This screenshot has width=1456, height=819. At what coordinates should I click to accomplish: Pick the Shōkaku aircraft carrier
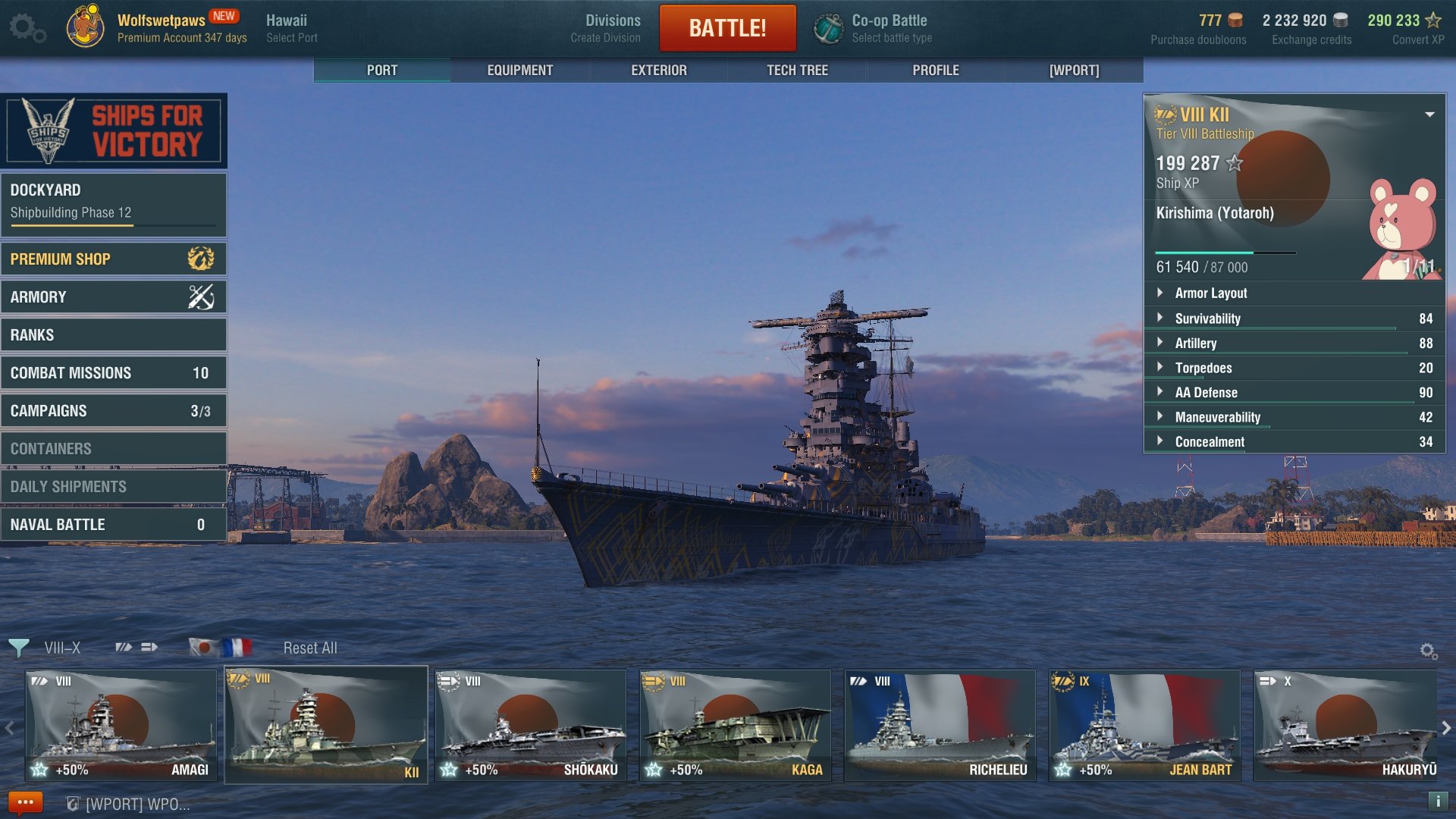pos(530,726)
